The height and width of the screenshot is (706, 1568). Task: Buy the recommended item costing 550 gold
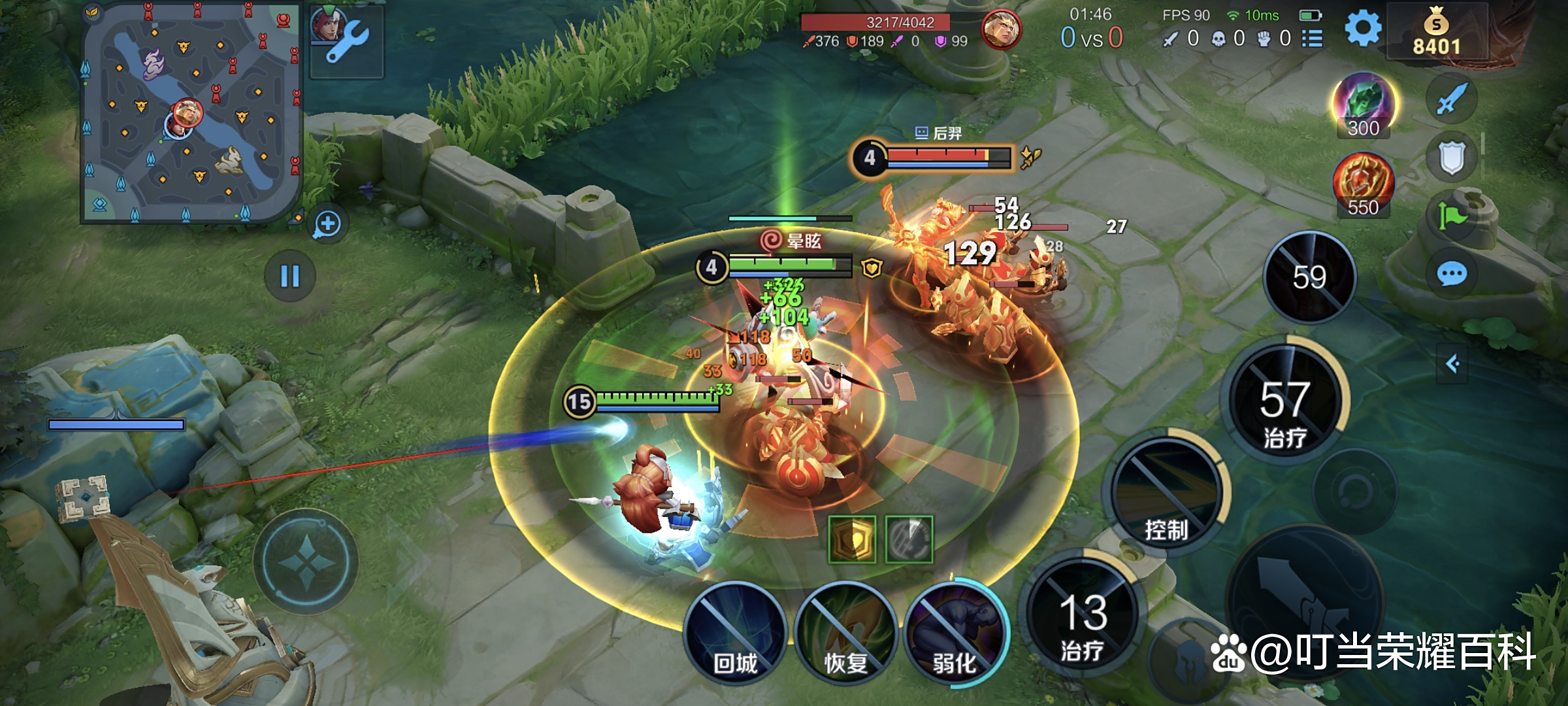(x=1363, y=184)
